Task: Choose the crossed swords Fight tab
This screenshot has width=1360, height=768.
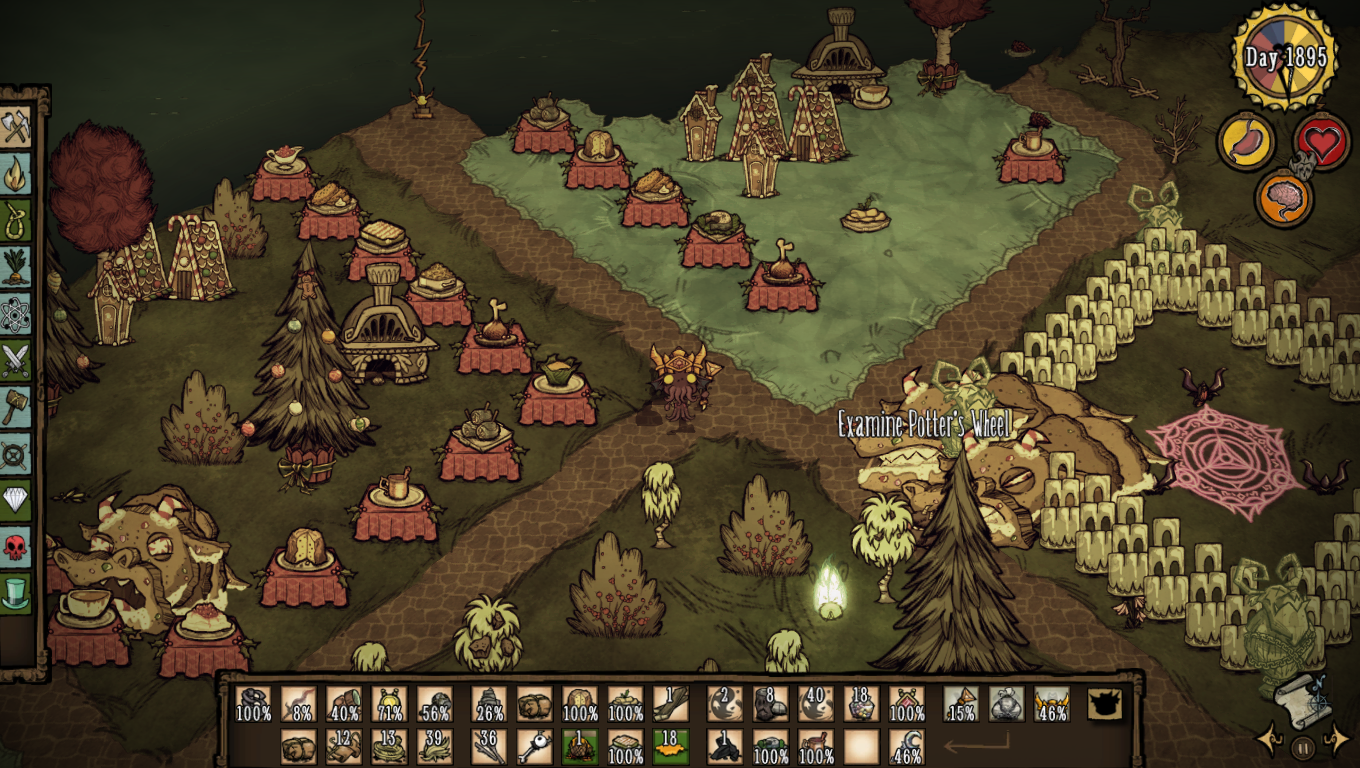Action: tap(16, 360)
